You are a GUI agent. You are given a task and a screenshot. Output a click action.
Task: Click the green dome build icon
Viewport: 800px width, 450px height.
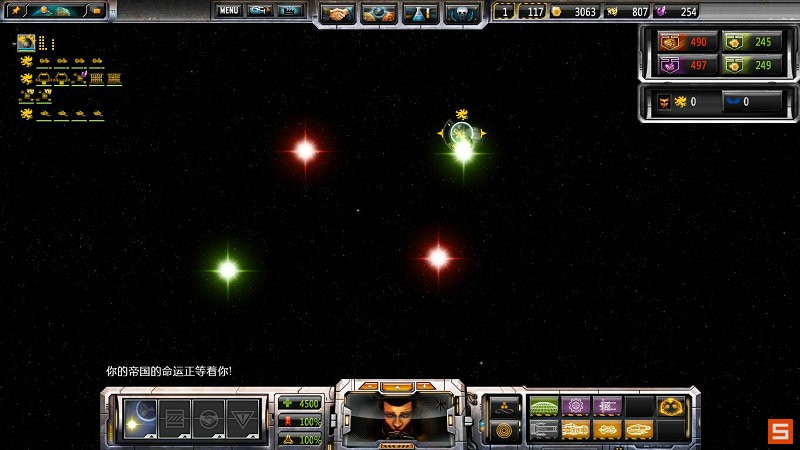pyautogui.click(x=543, y=406)
